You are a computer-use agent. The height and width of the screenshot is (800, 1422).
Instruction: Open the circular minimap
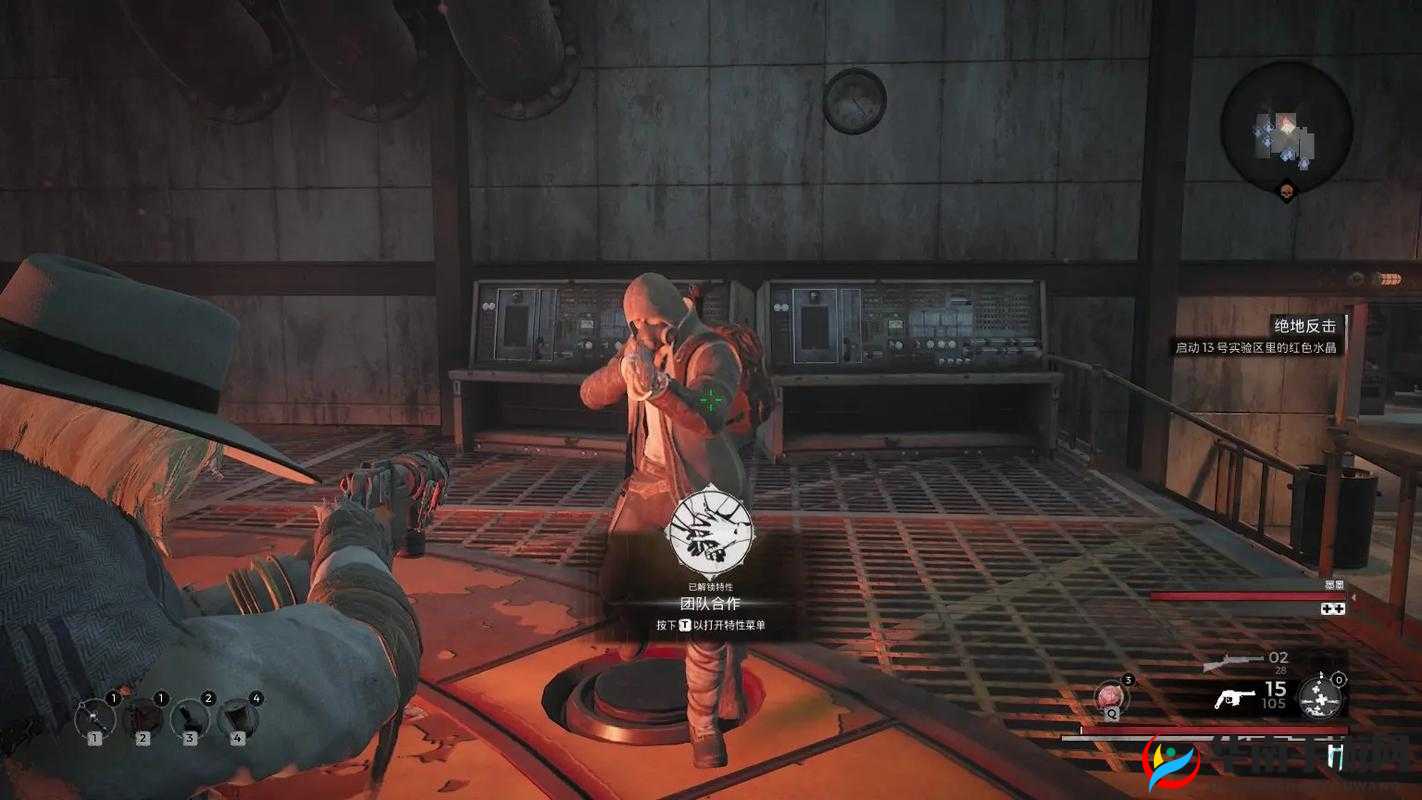(x=1286, y=125)
